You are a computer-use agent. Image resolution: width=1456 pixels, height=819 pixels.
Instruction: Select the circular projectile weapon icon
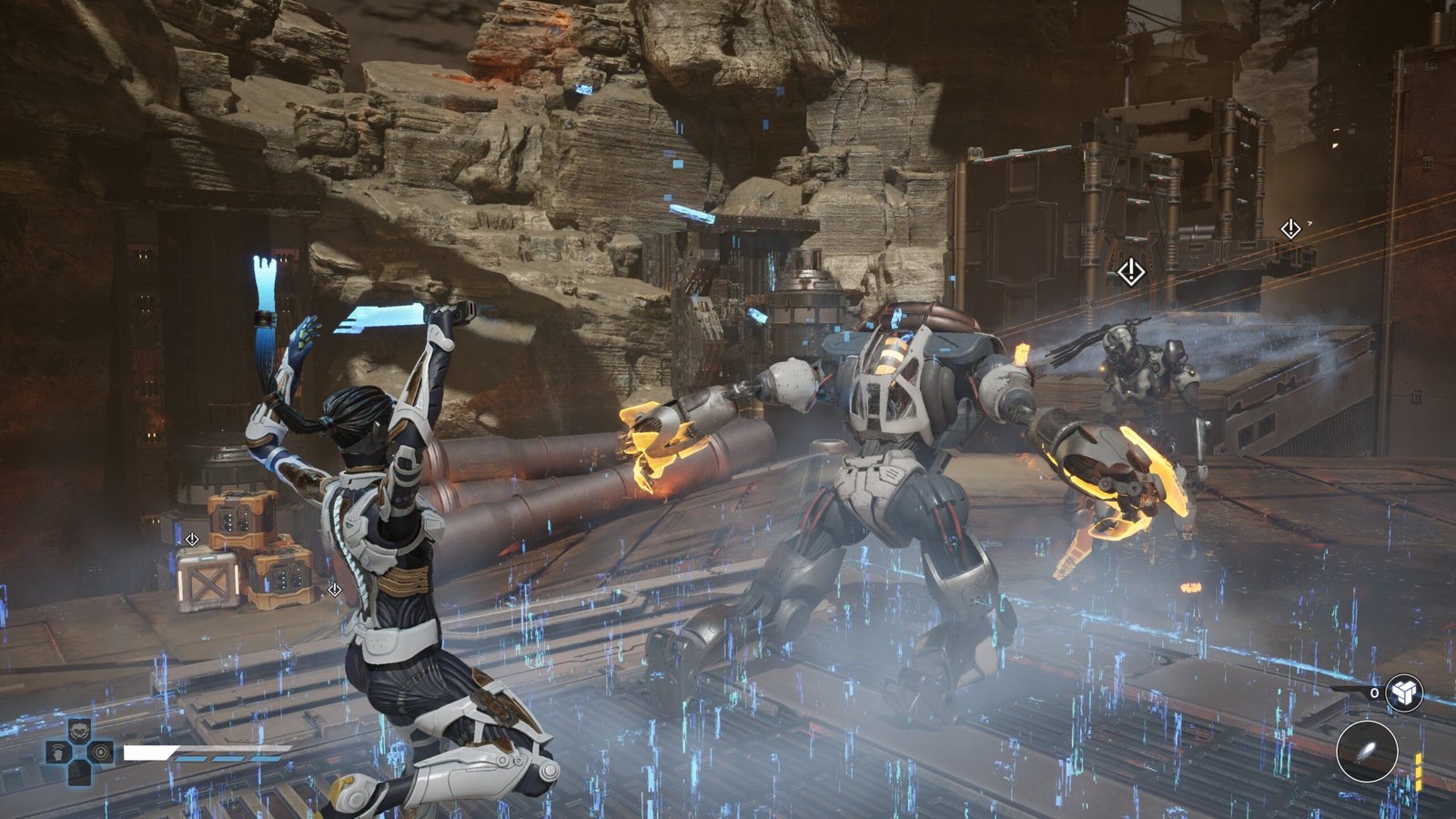1366,752
